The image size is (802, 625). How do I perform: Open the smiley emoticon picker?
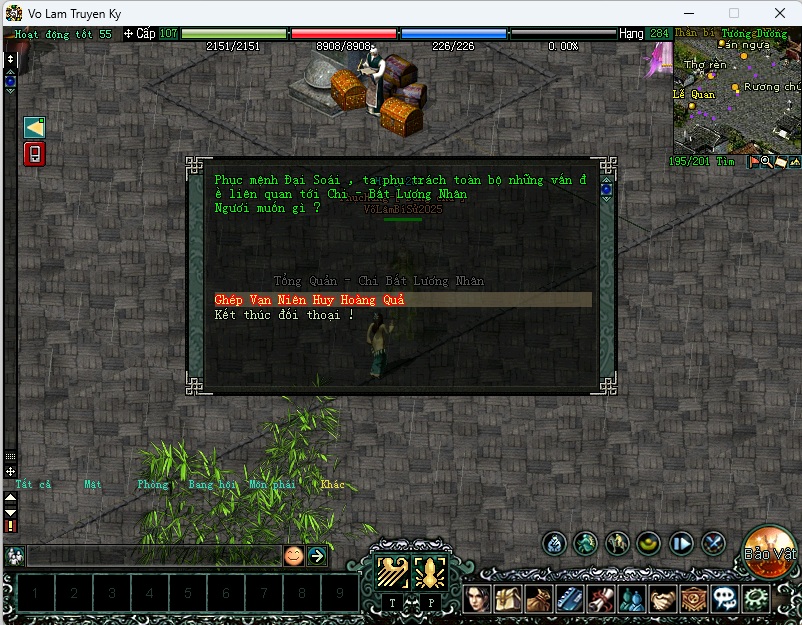293,556
